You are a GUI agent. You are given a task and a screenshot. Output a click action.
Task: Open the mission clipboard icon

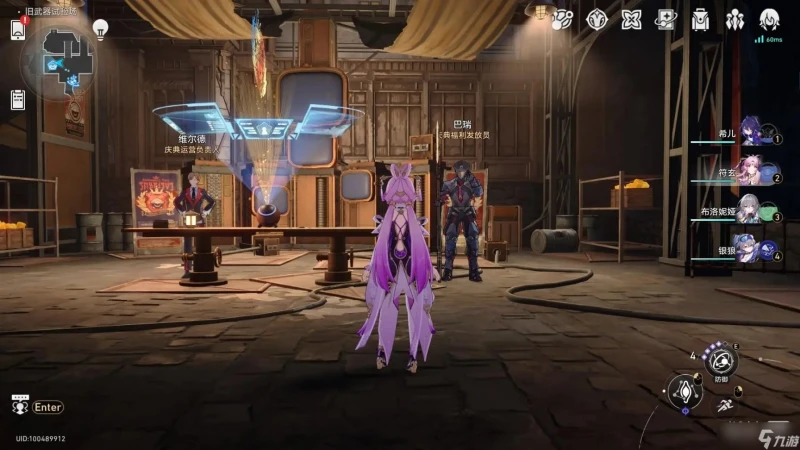click(18, 99)
